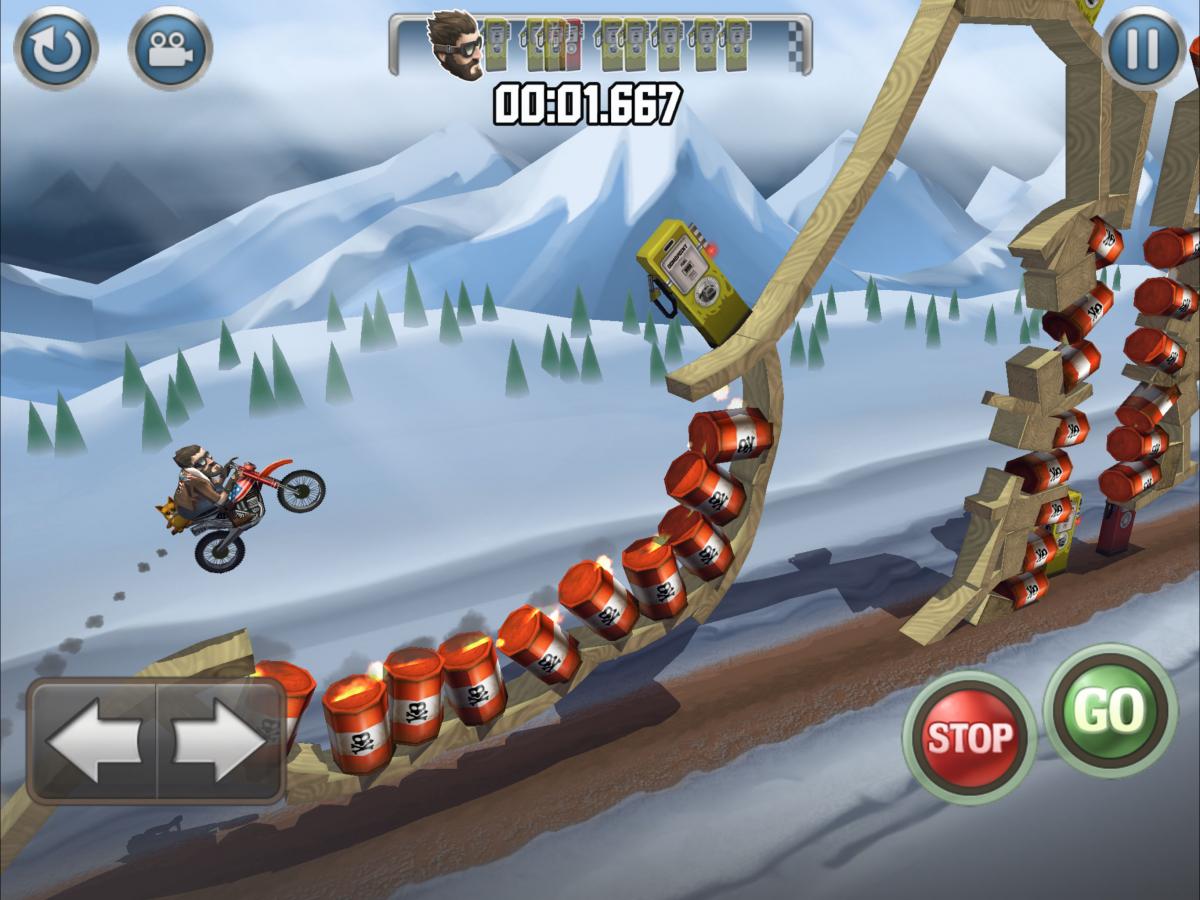Lean the bike backward with the left arrow

click(93, 741)
